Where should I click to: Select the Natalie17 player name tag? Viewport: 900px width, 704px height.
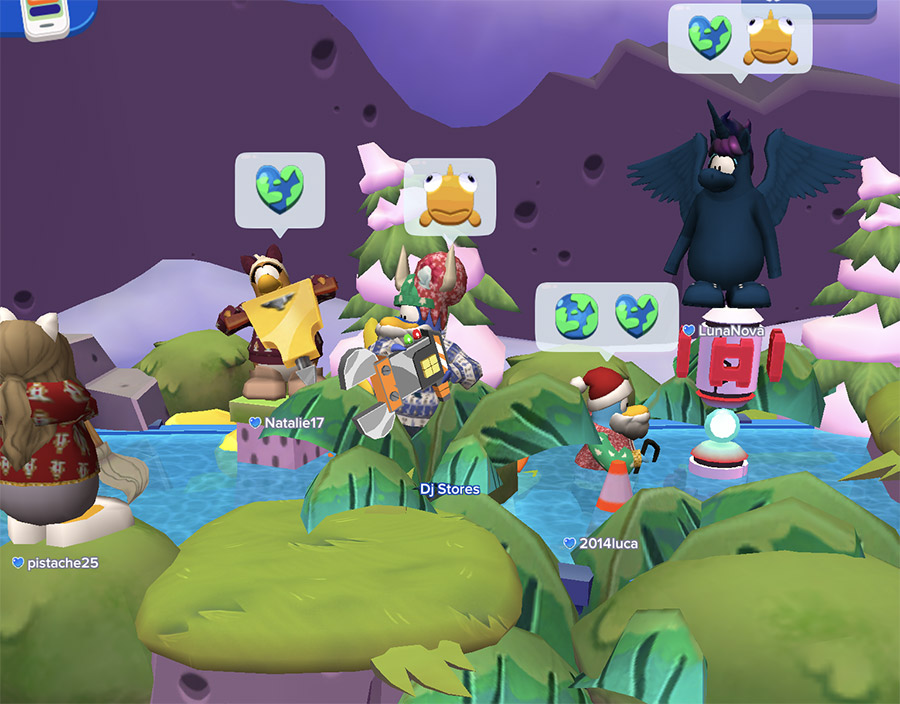coord(287,423)
